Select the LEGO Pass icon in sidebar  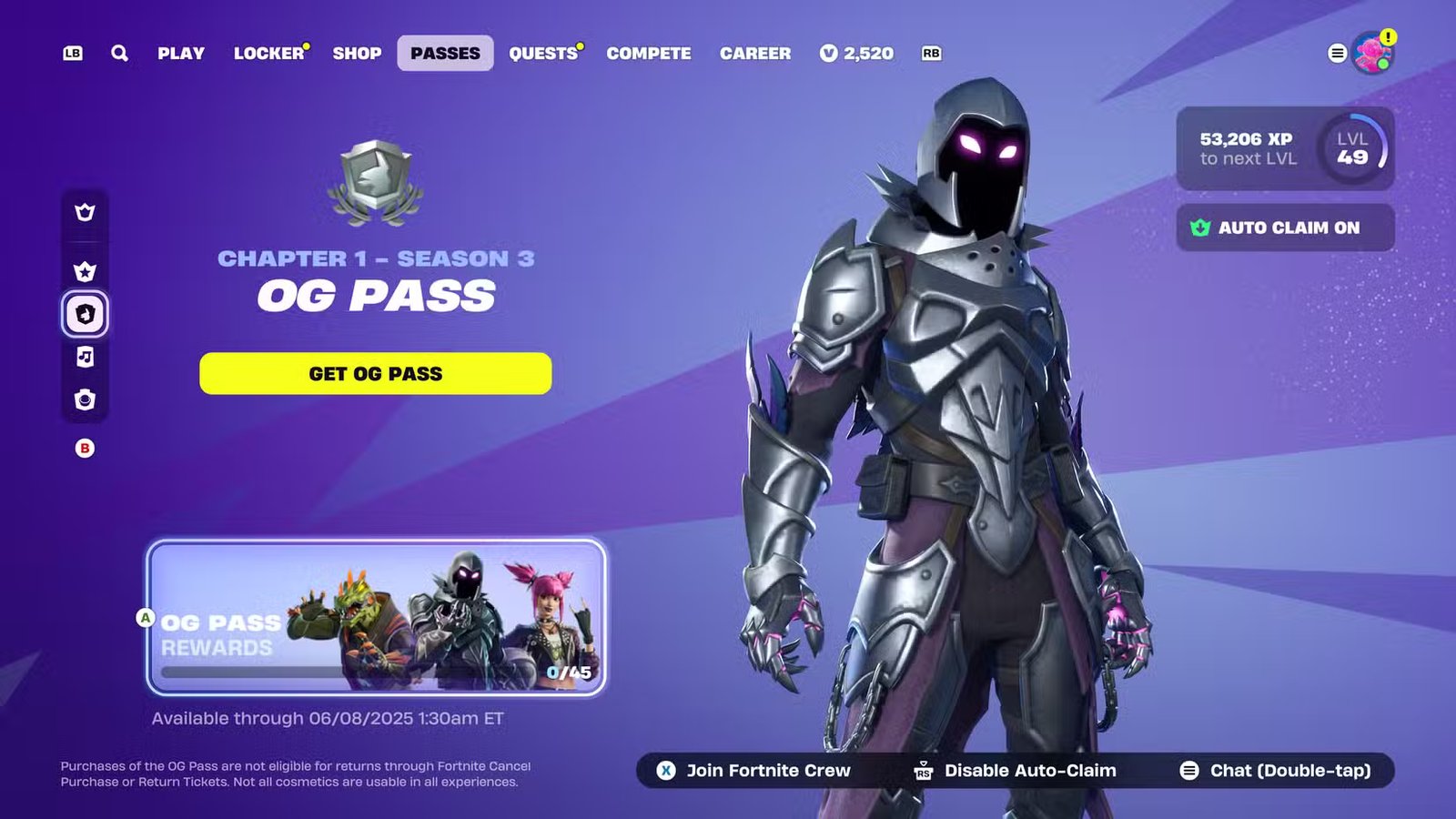pyautogui.click(x=84, y=400)
